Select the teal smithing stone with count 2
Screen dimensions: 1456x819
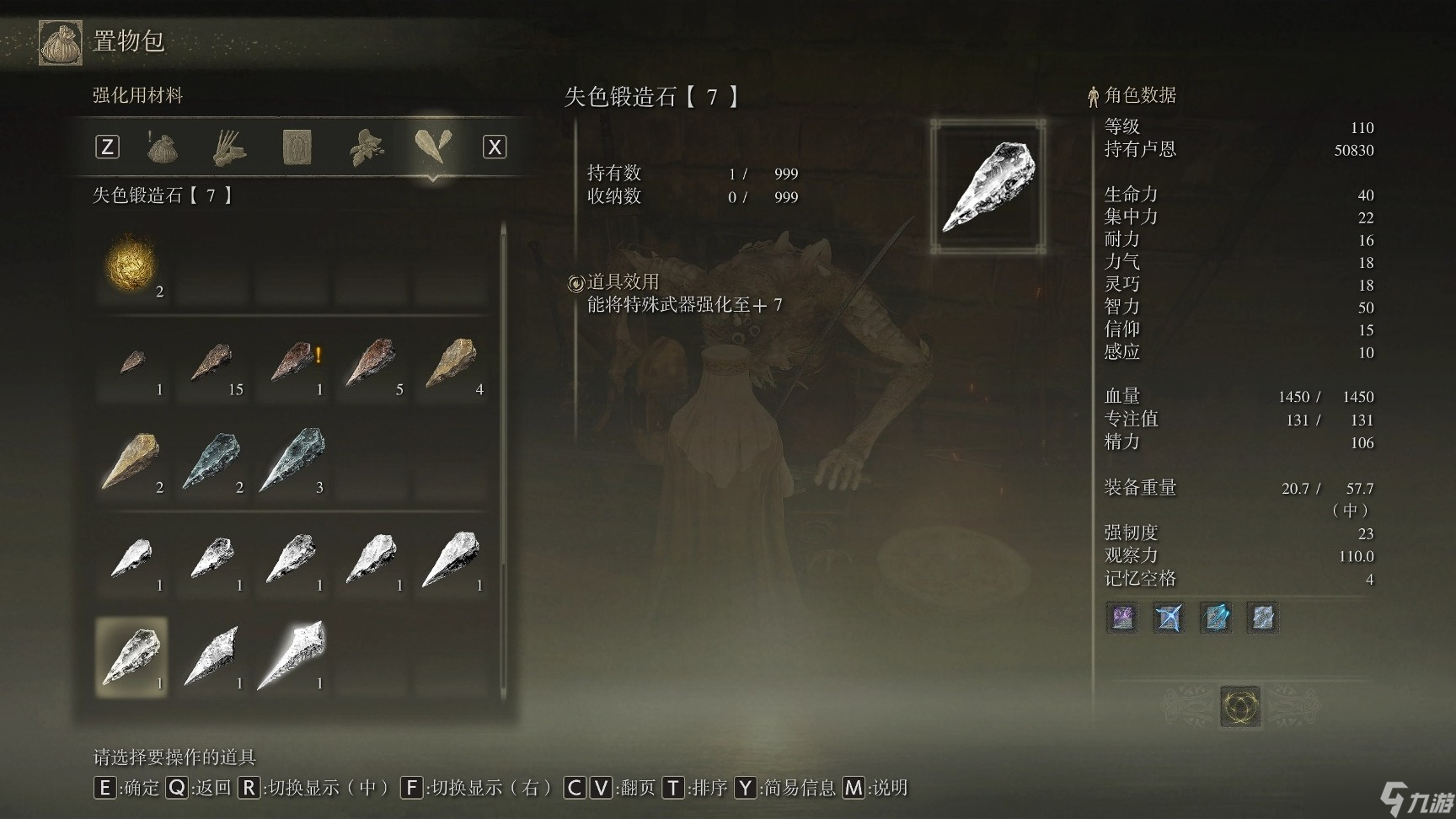pyautogui.click(x=212, y=460)
